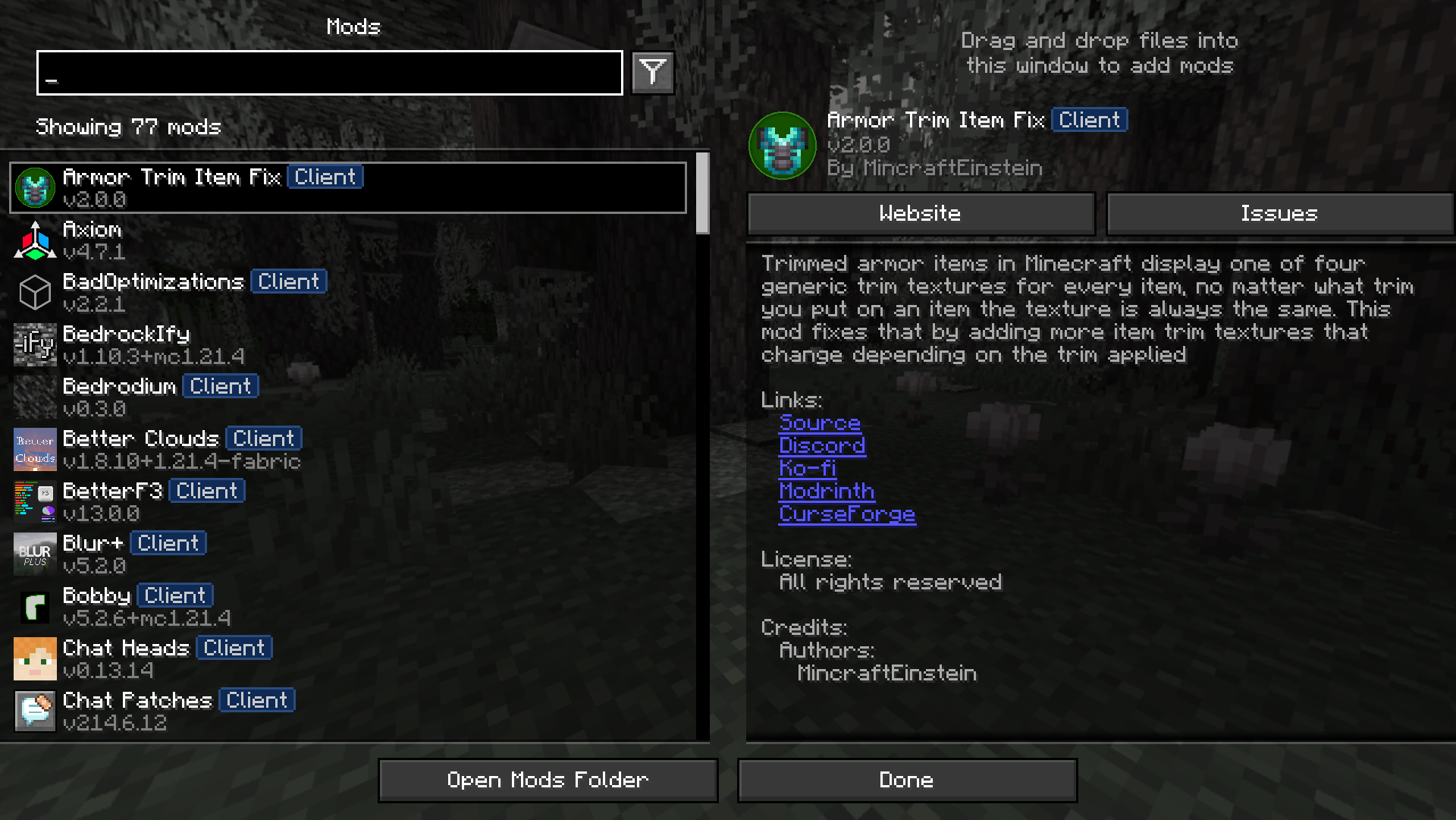Select the Axiom mod icon
The width and height of the screenshot is (1456, 820).
point(34,240)
